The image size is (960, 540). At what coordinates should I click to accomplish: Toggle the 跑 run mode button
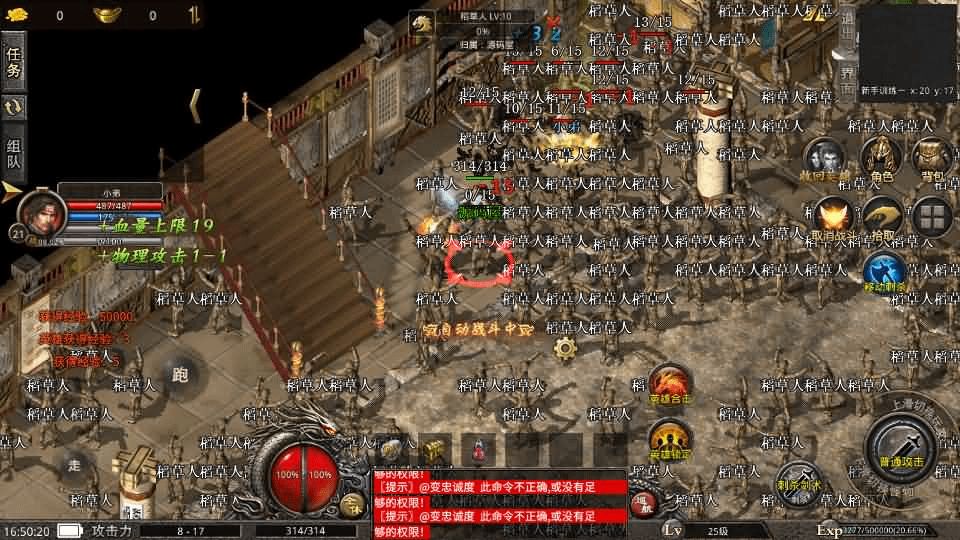pos(180,374)
